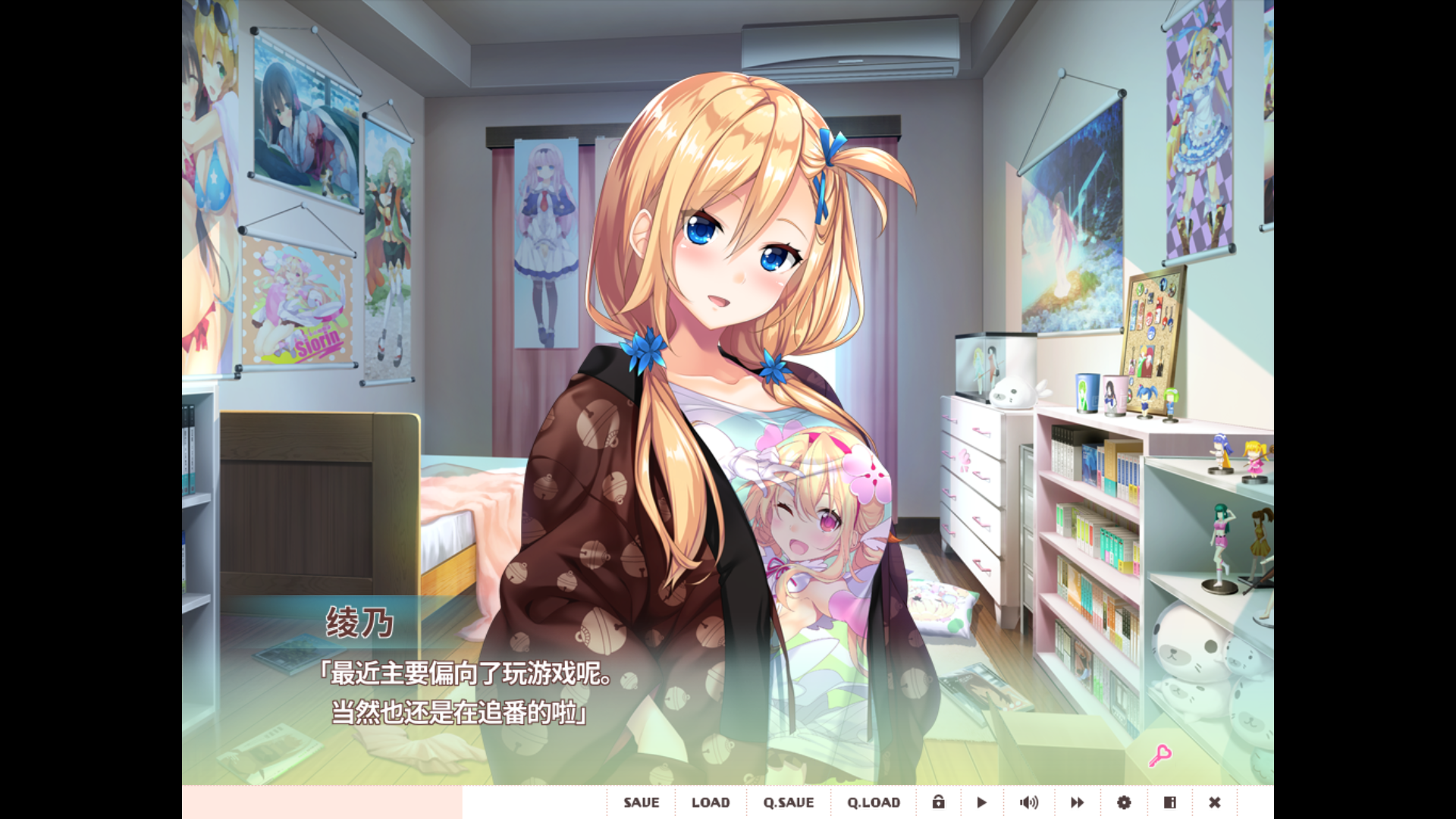Open game settings via the gear icon
The height and width of the screenshot is (819, 1456).
1123,802
